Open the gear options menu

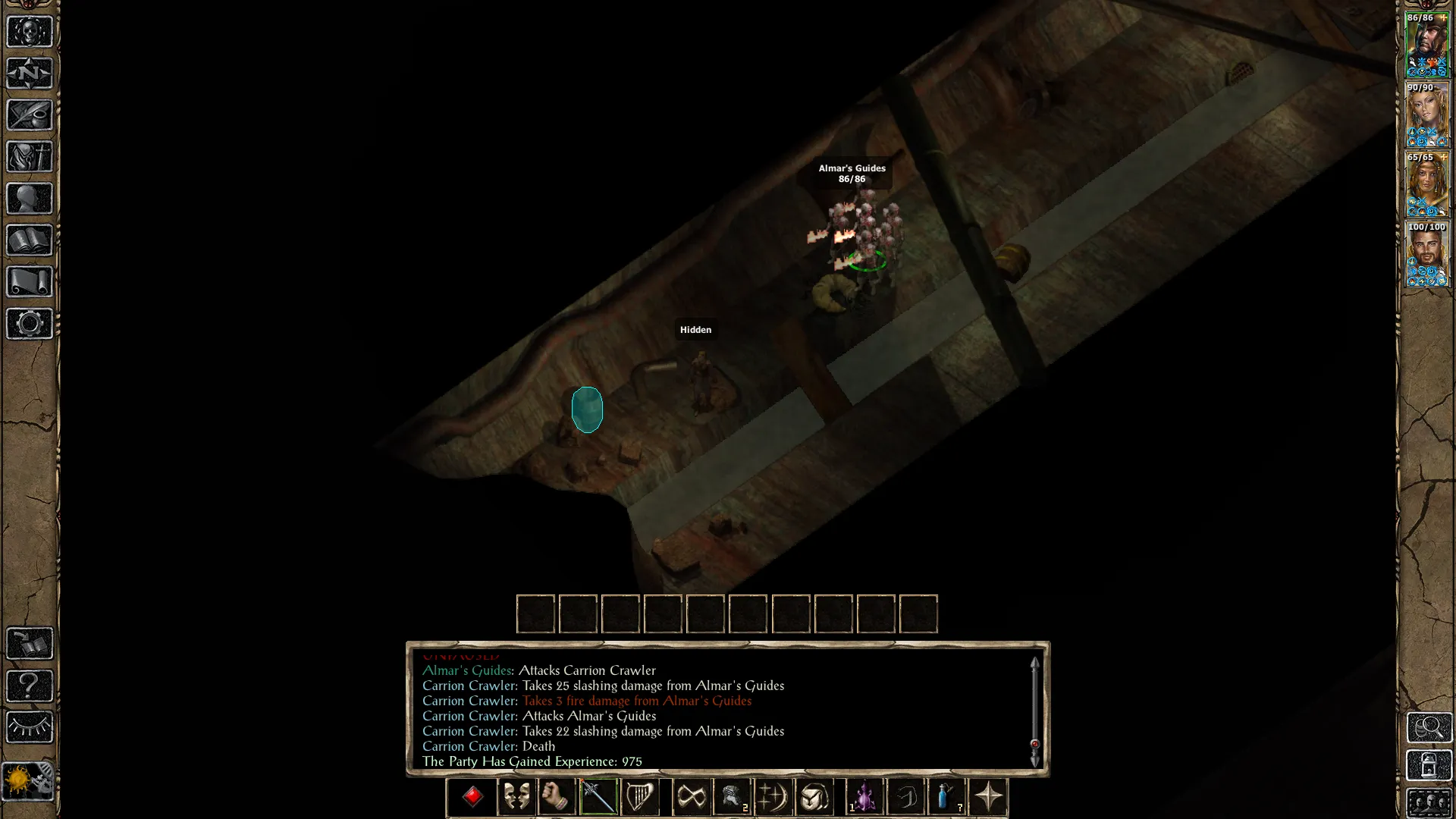tap(30, 324)
